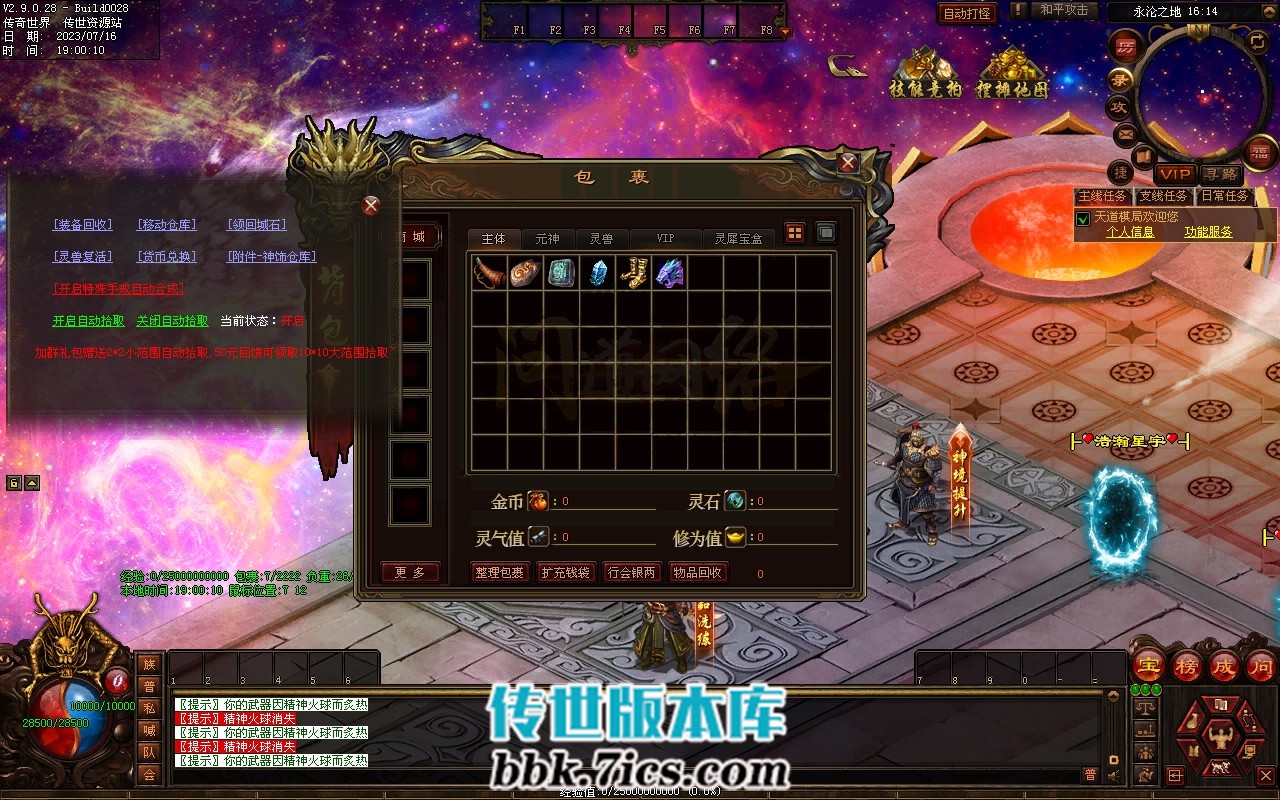The height and width of the screenshot is (800, 1280).
Task: Toggle 自动打怪 auto-fight button
Action: point(967,13)
